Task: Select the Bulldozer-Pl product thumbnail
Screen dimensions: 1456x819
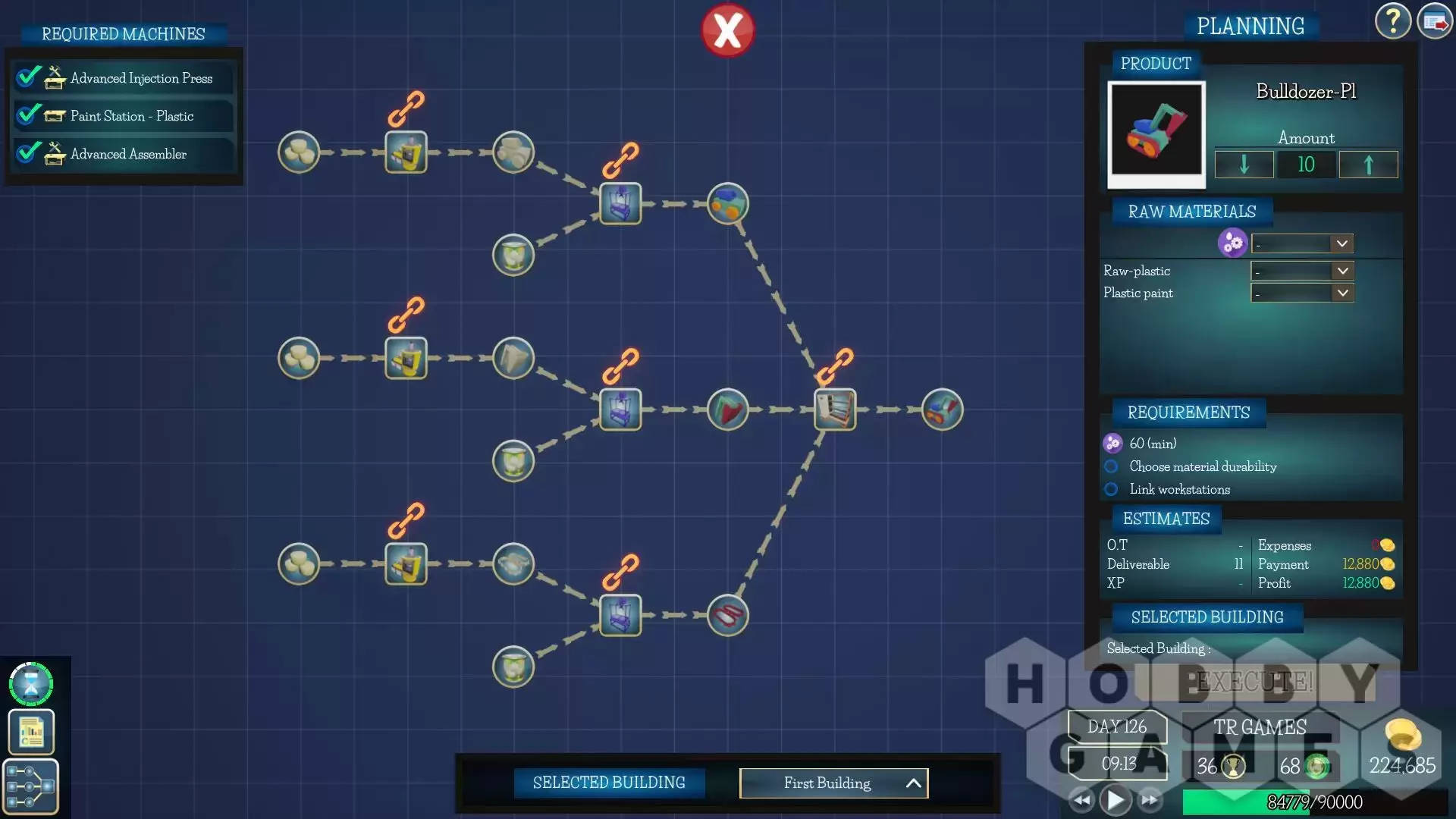Action: 1156,130
